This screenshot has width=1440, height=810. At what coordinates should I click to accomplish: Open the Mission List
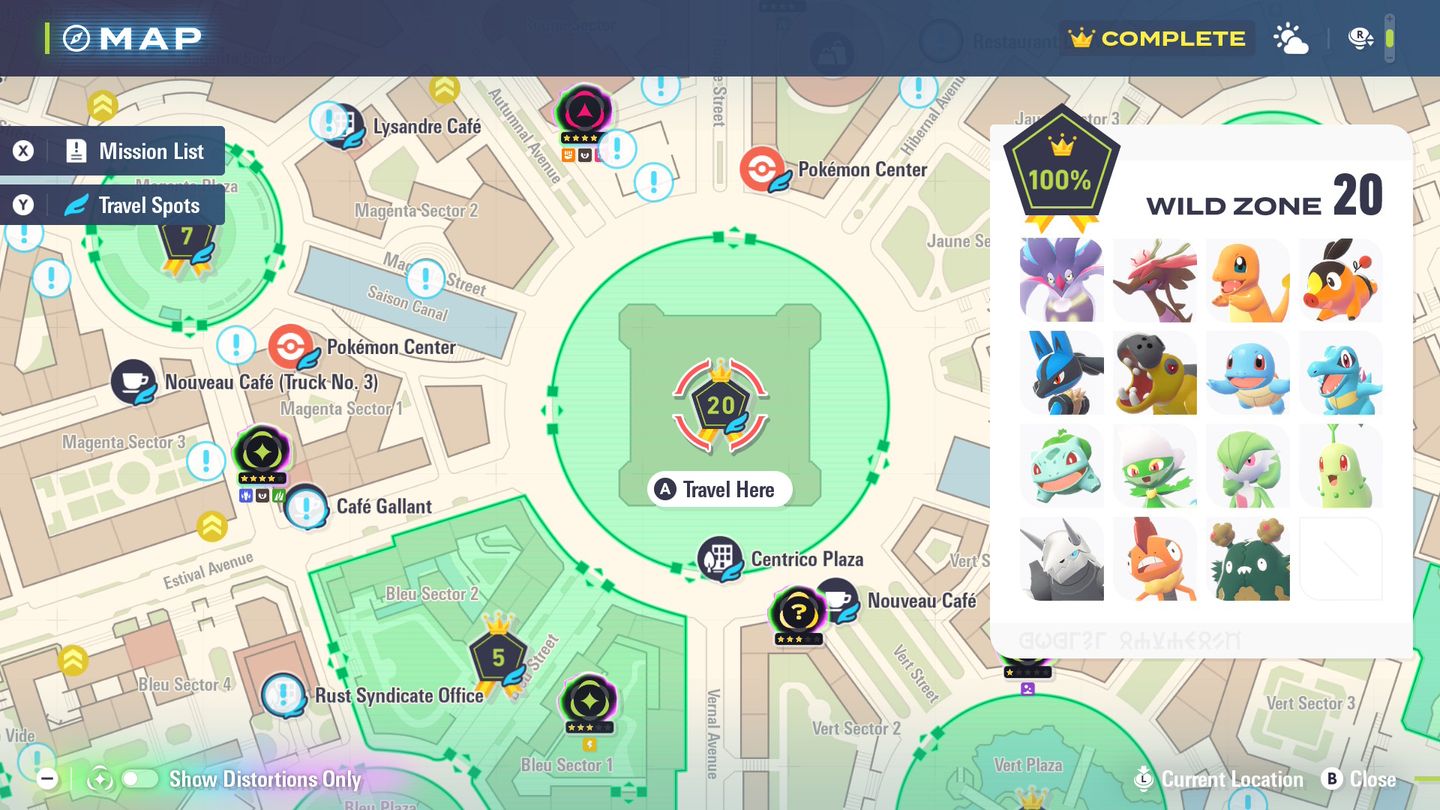click(113, 151)
